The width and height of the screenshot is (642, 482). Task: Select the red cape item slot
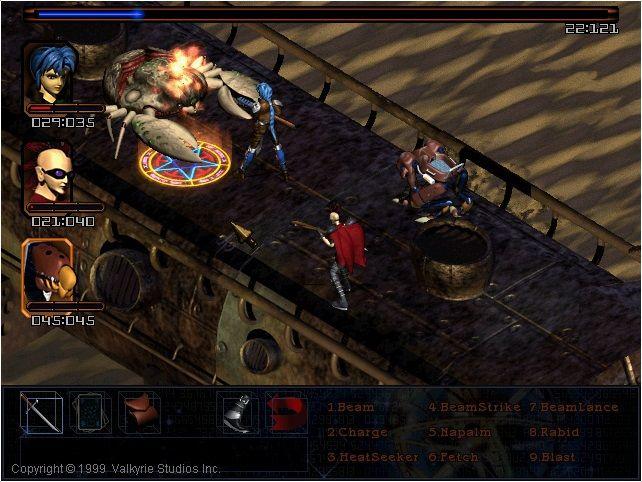point(285,412)
